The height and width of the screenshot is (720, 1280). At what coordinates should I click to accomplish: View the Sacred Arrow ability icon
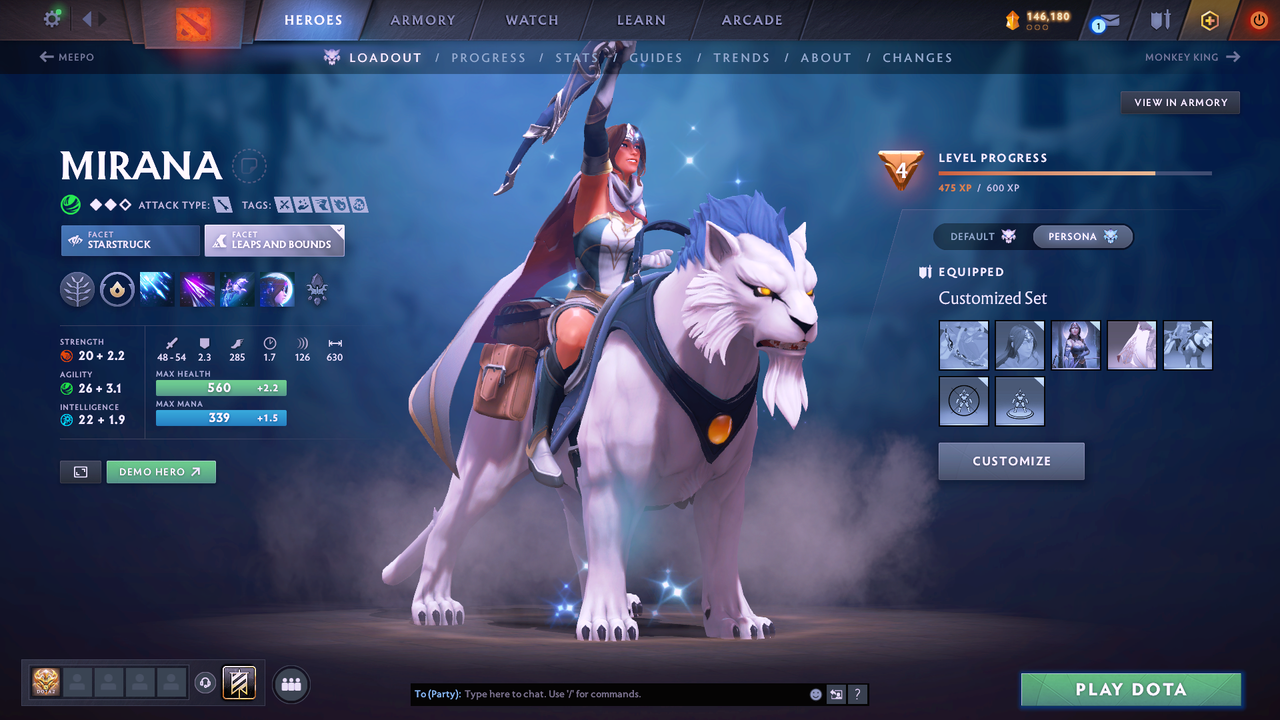(196, 290)
